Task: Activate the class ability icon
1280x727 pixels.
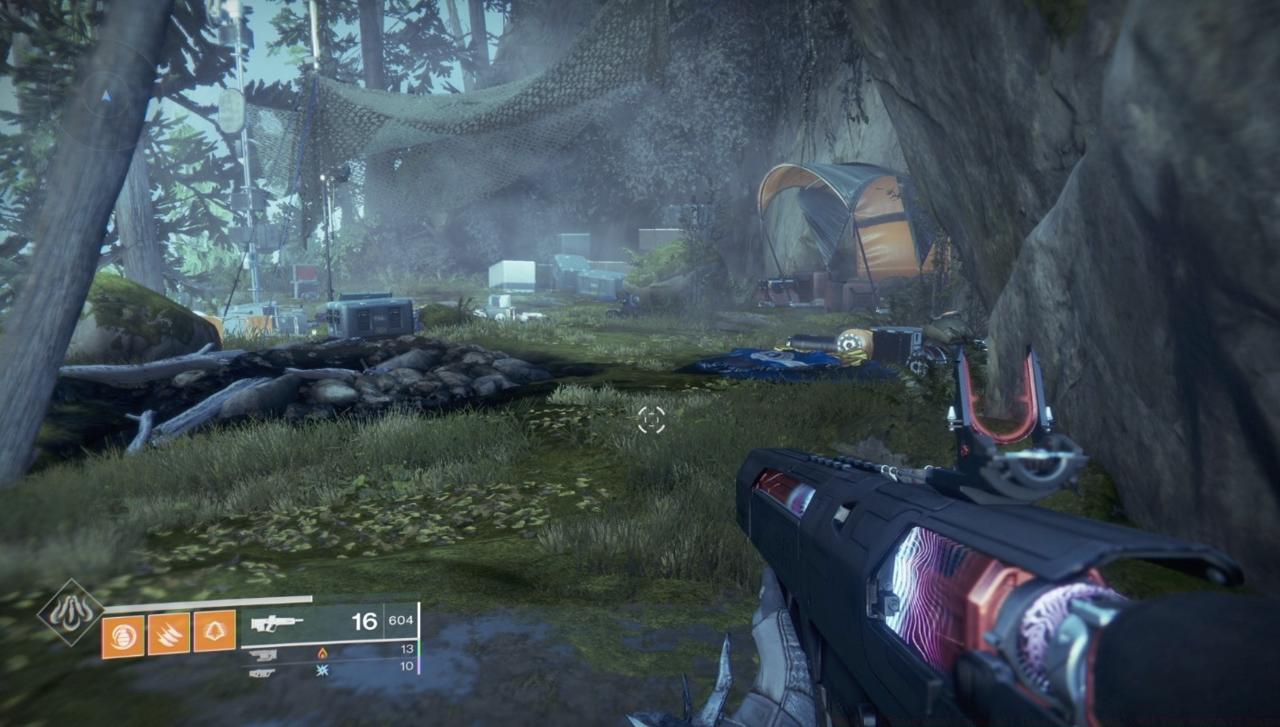Action: (x=215, y=632)
